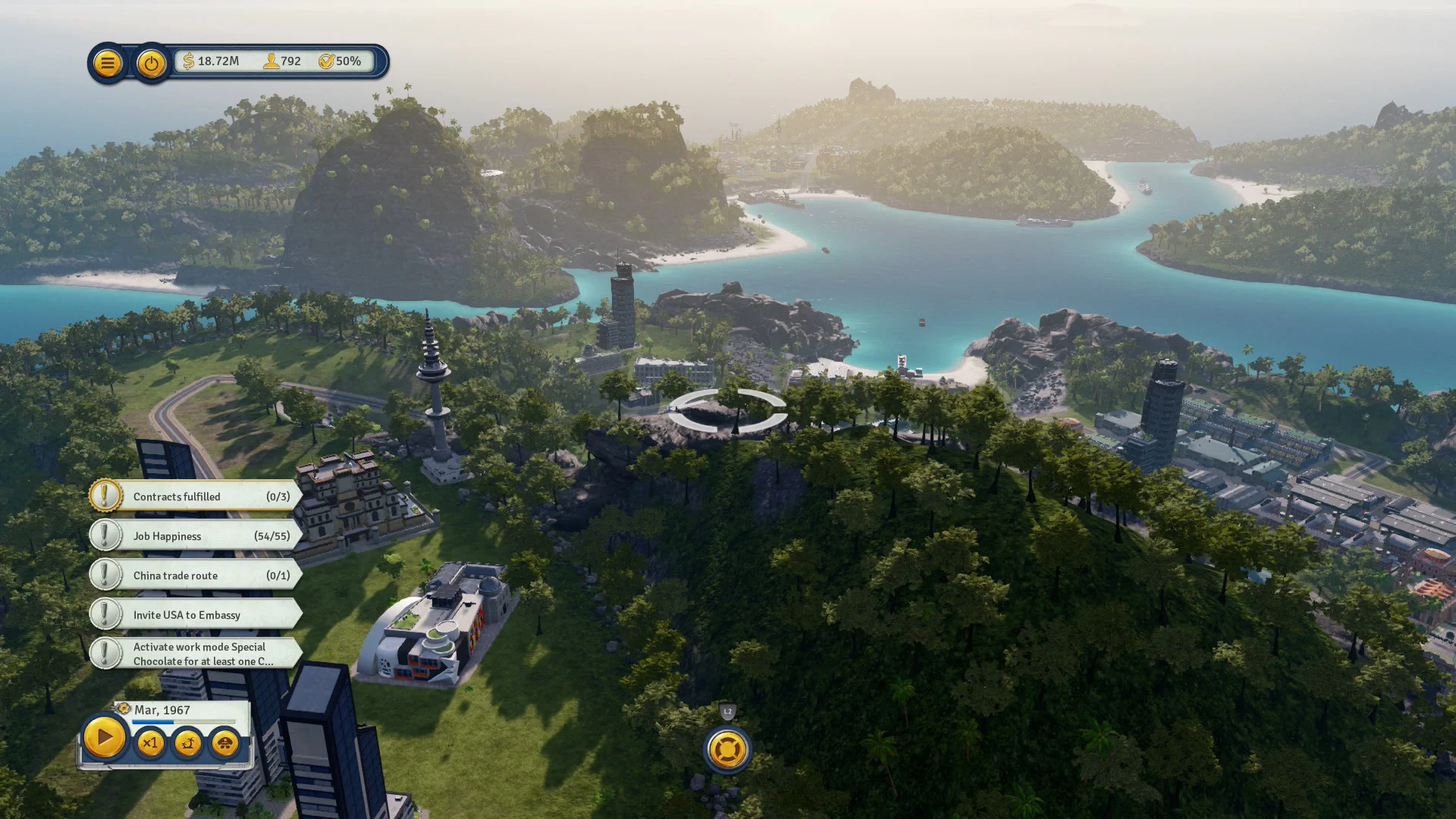Expand the Job Happiness objective
1456x819 pixels.
201,536
